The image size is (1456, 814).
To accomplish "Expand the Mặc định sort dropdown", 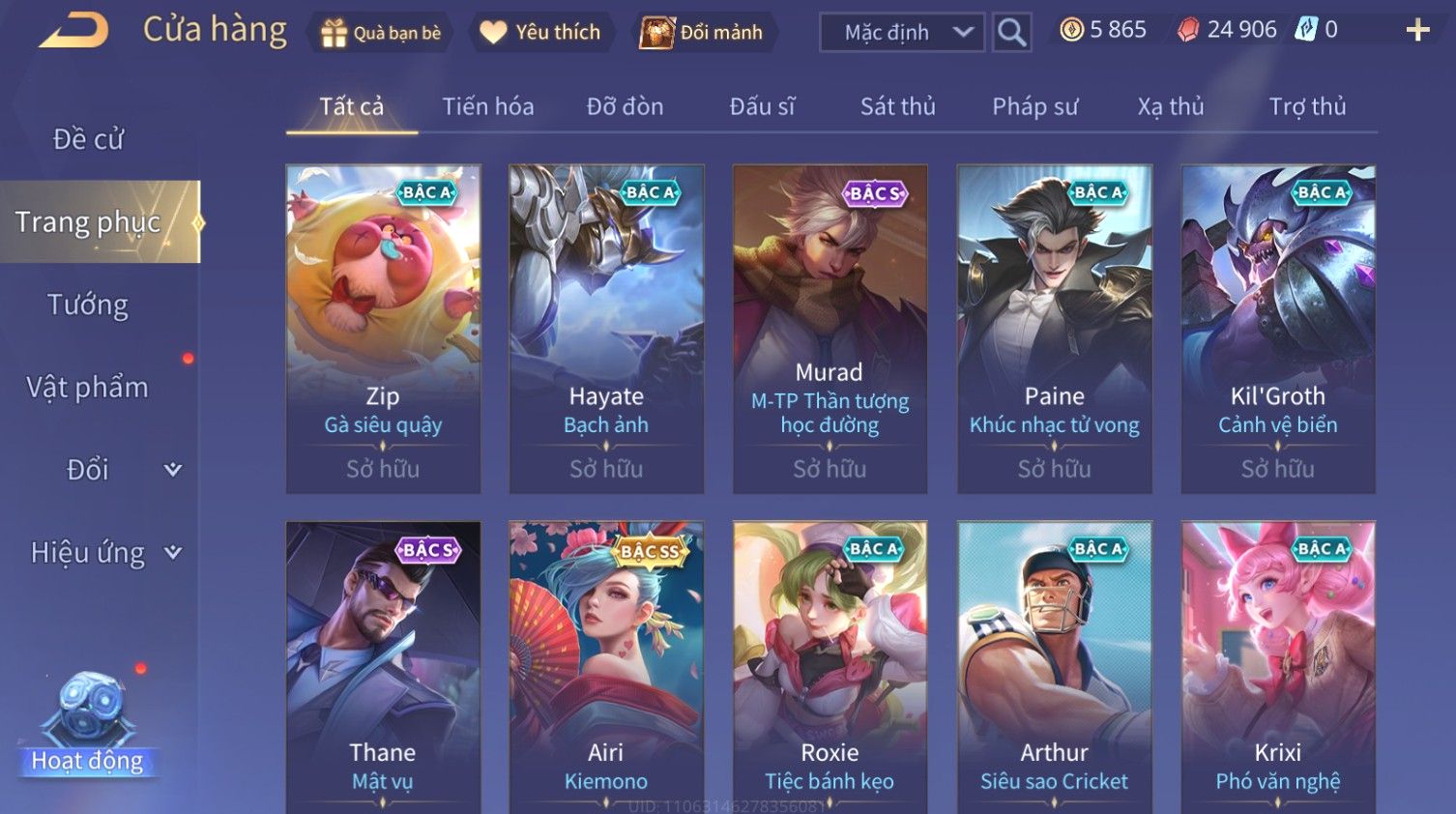I will tap(901, 33).
